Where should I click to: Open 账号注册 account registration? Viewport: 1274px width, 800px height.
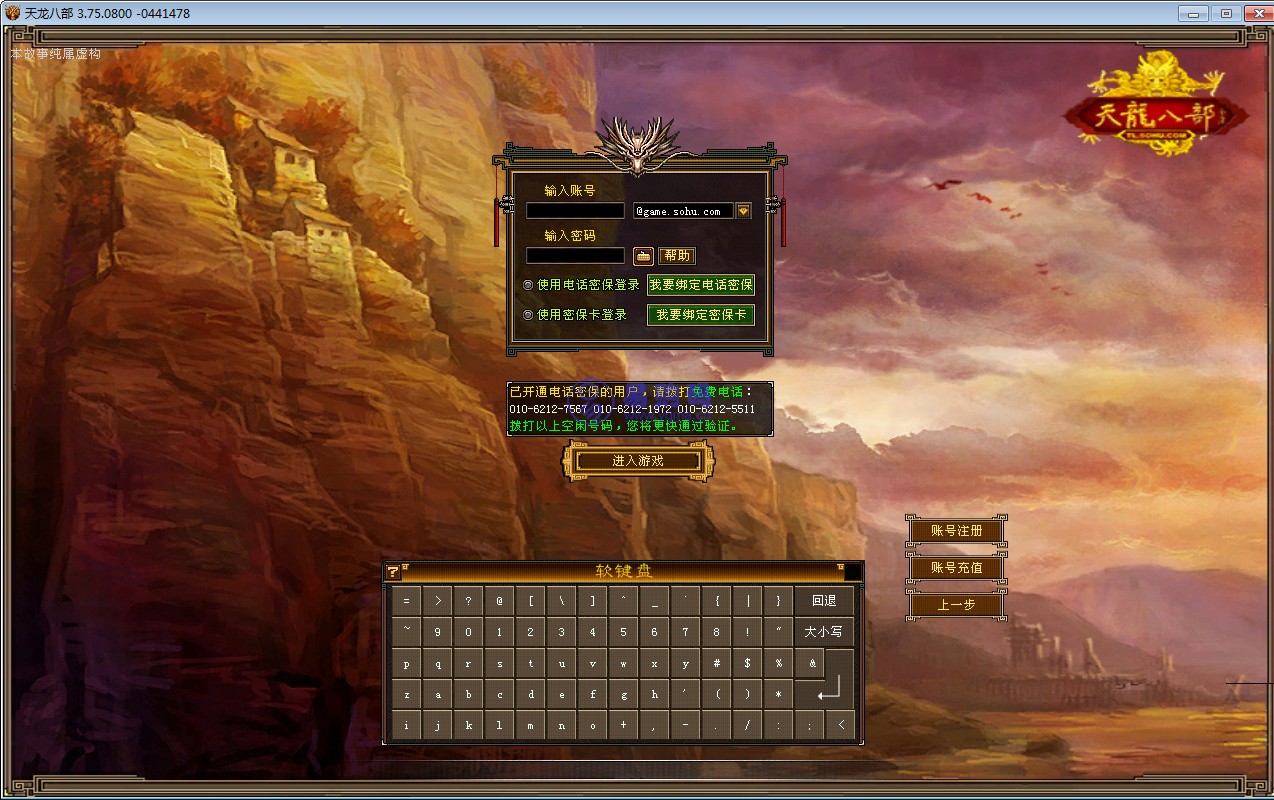[956, 531]
